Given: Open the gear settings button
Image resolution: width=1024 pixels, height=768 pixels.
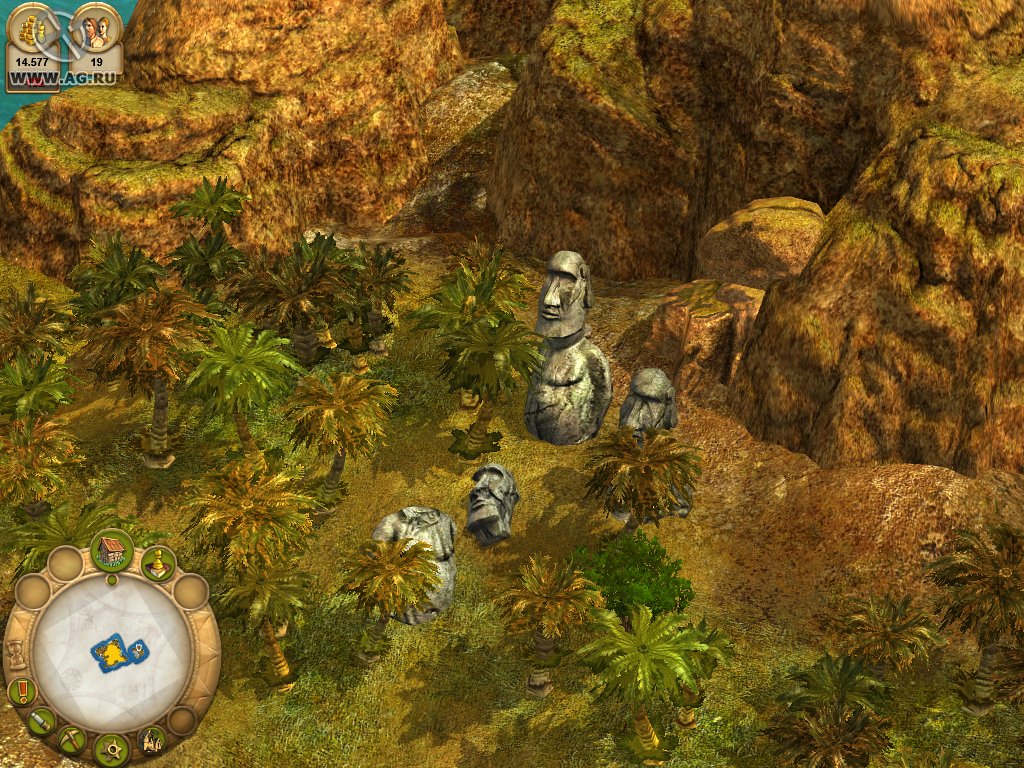Looking at the screenshot, I should point(111,748).
